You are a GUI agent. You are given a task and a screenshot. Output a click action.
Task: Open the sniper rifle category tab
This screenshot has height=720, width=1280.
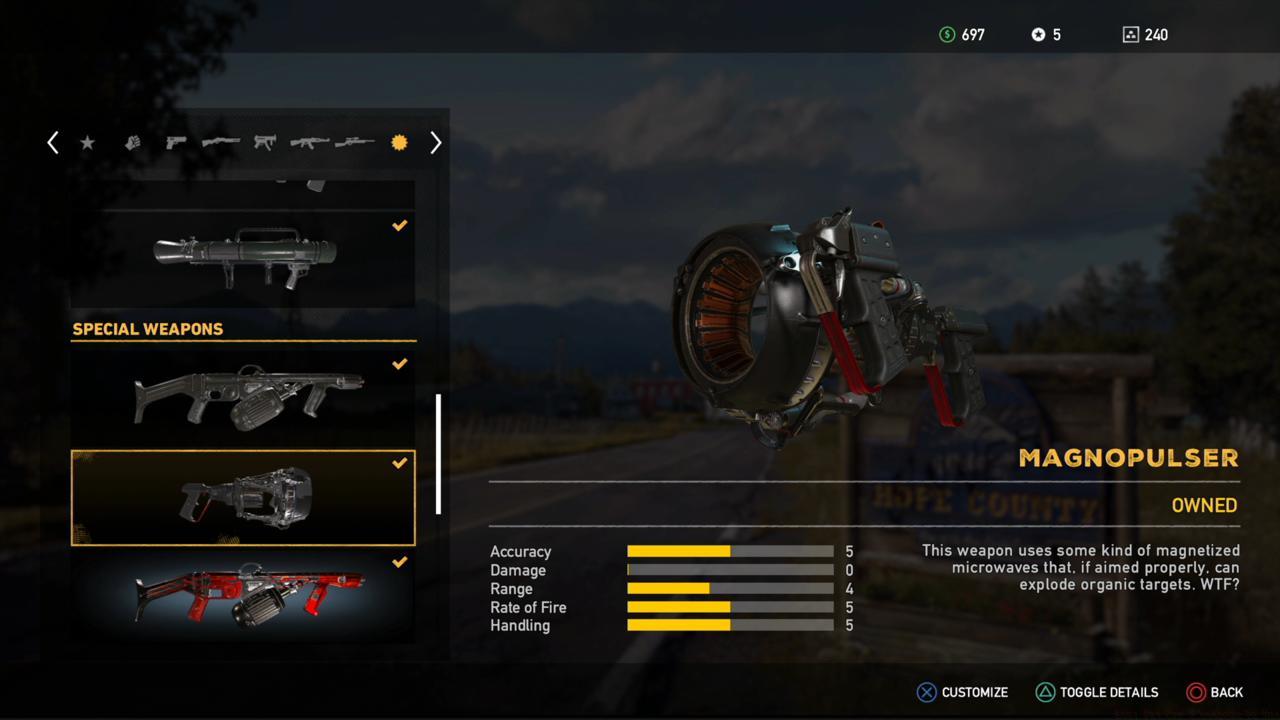click(354, 143)
